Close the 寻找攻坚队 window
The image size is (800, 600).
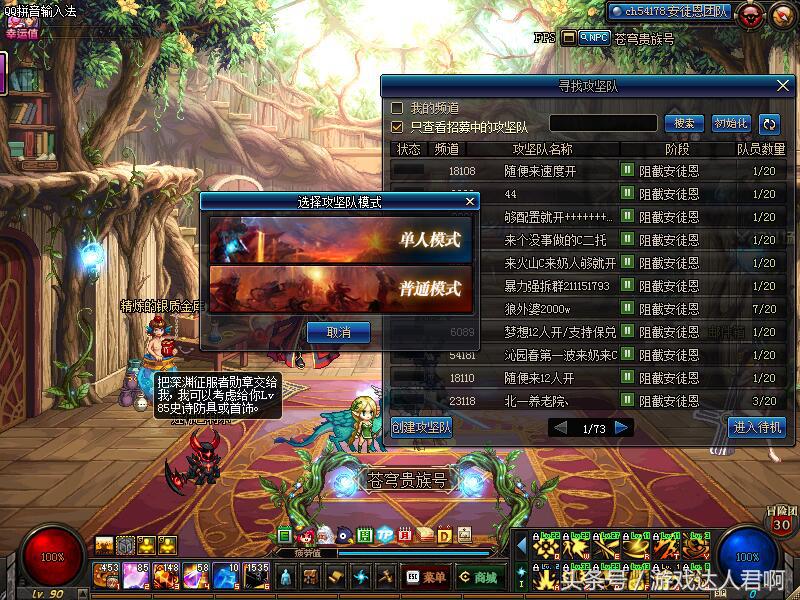point(782,86)
